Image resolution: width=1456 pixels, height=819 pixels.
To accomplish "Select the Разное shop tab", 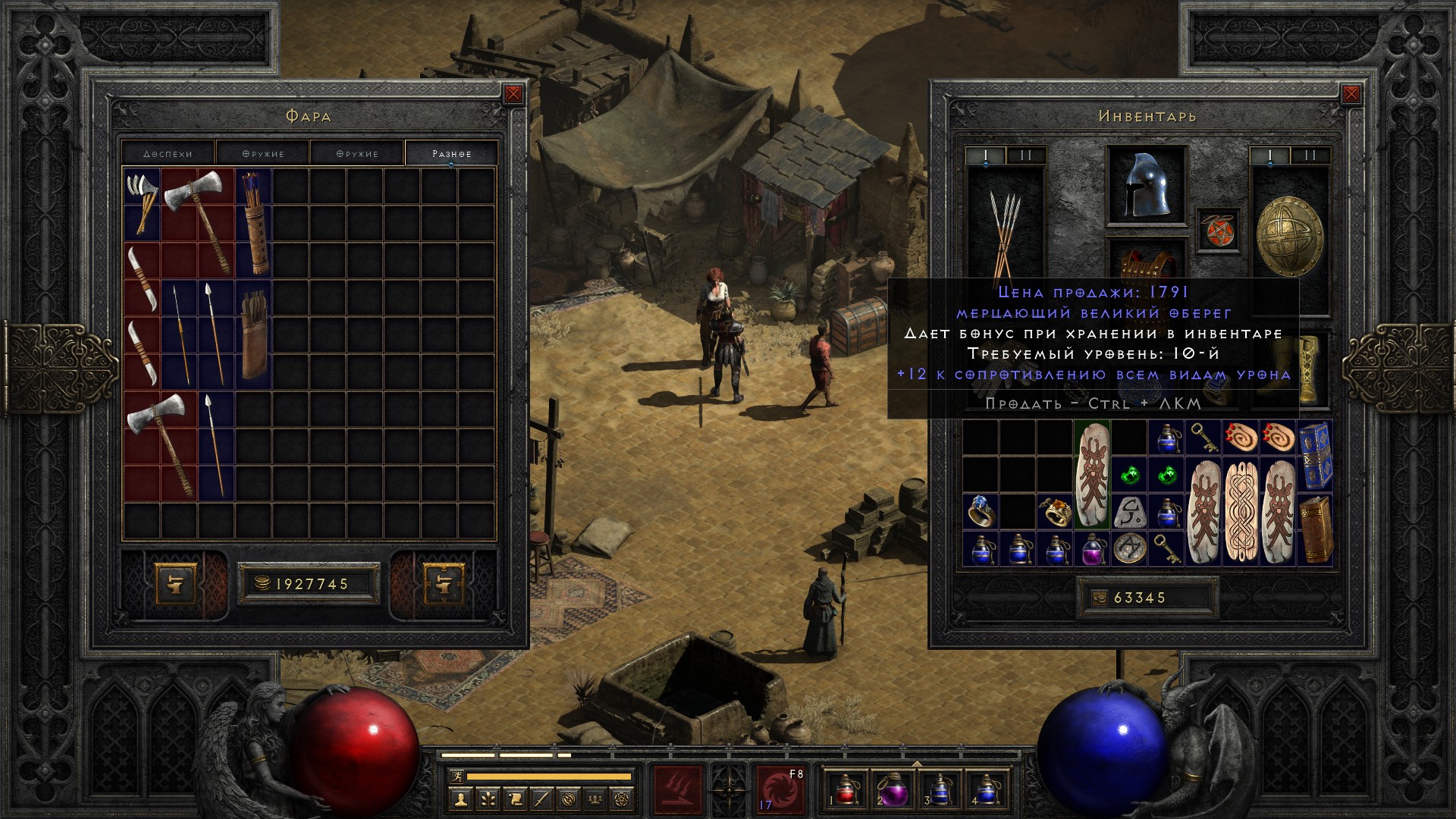I will pyautogui.click(x=451, y=153).
